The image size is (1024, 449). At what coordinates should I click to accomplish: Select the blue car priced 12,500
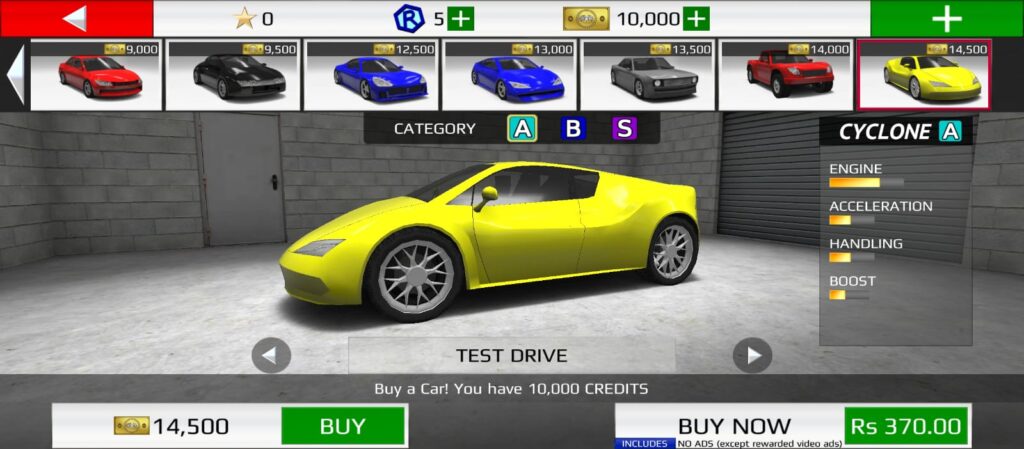click(371, 75)
